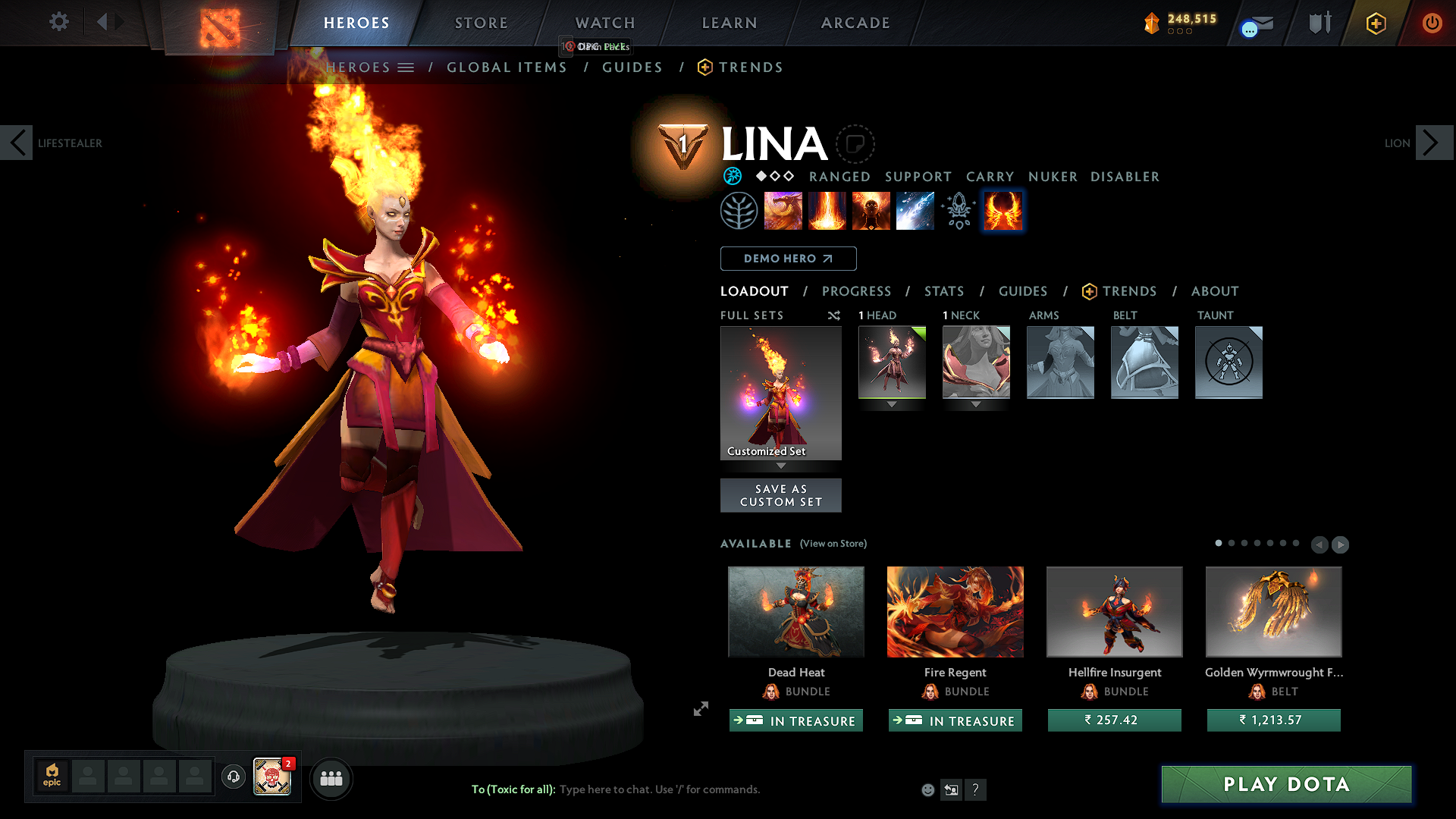Choose the Taunt equipment slot
This screenshot has height=819, width=1456.
click(1228, 362)
